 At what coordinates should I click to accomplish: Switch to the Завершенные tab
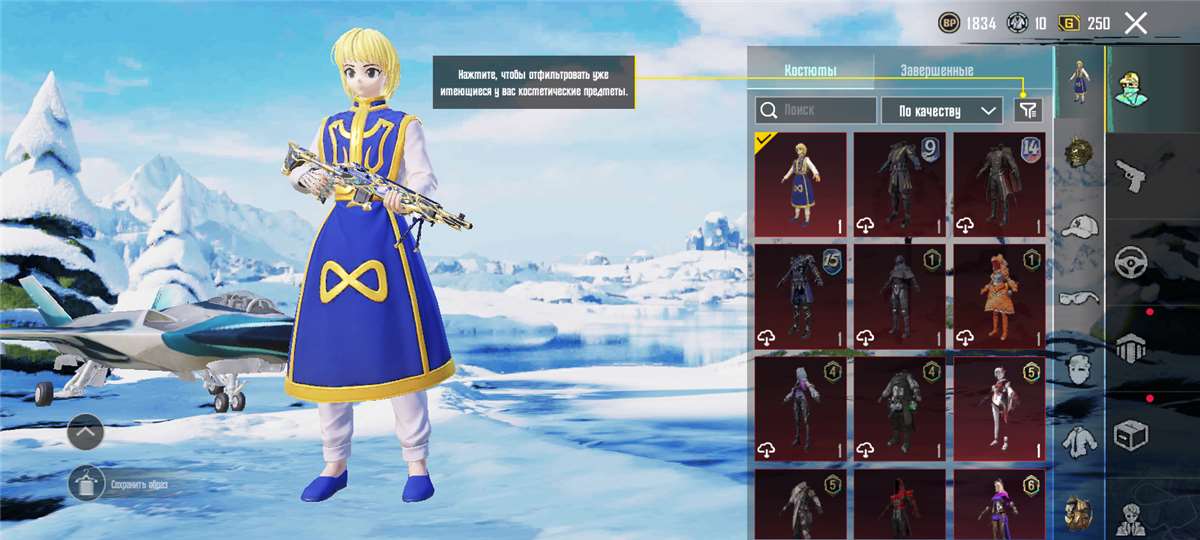936,71
